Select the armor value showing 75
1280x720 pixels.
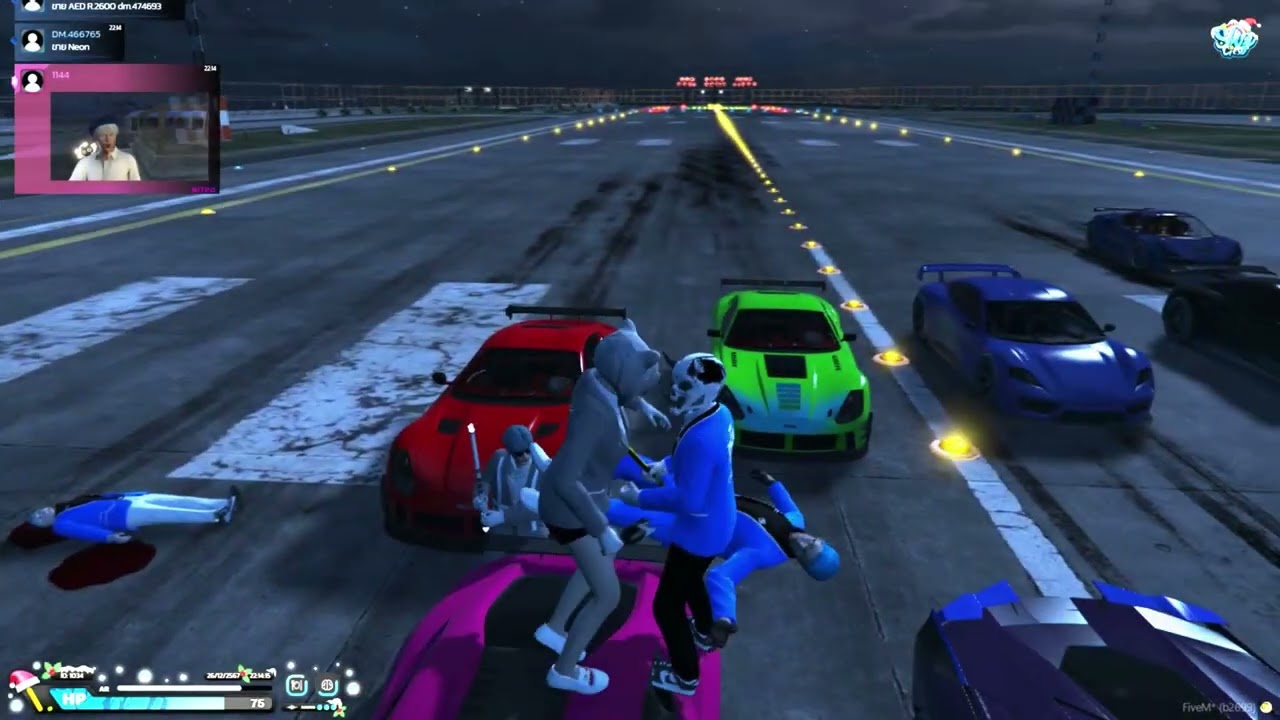(256, 703)
